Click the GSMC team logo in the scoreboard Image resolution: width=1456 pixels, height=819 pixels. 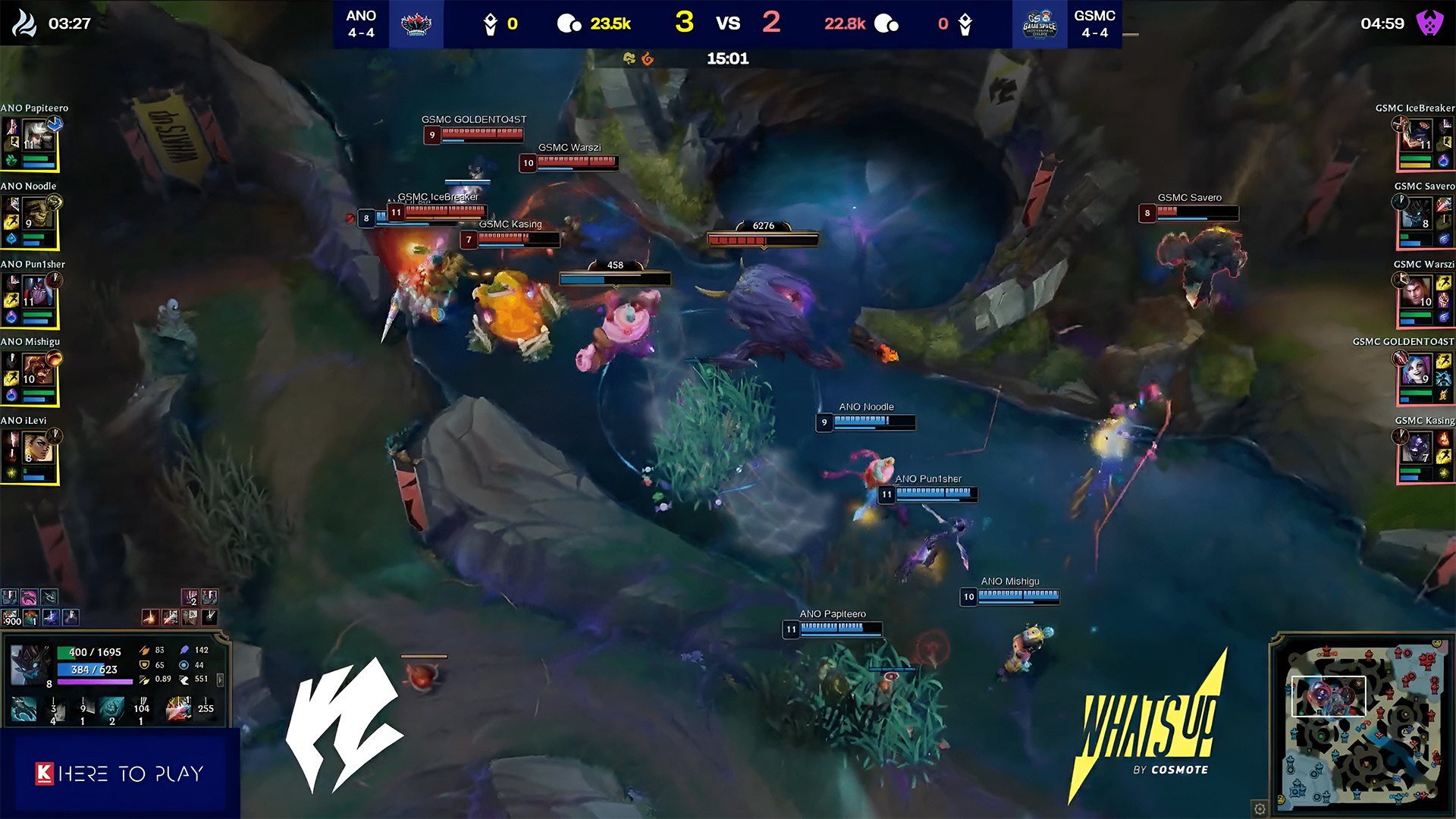pyautogui.click(x=1040, y=24)
